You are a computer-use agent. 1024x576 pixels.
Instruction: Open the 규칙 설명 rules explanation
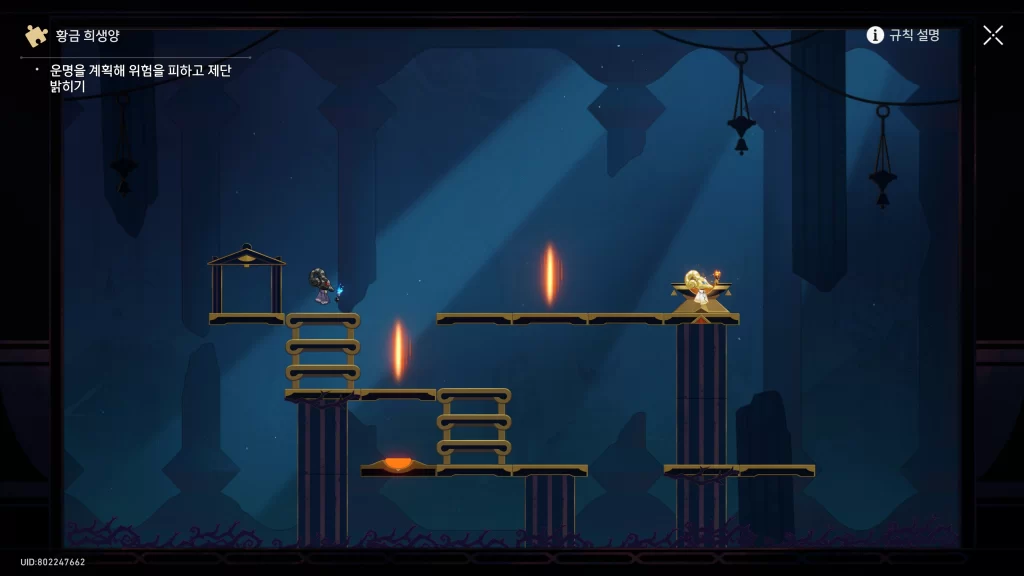pyautogui.click(x=903, y=35)
